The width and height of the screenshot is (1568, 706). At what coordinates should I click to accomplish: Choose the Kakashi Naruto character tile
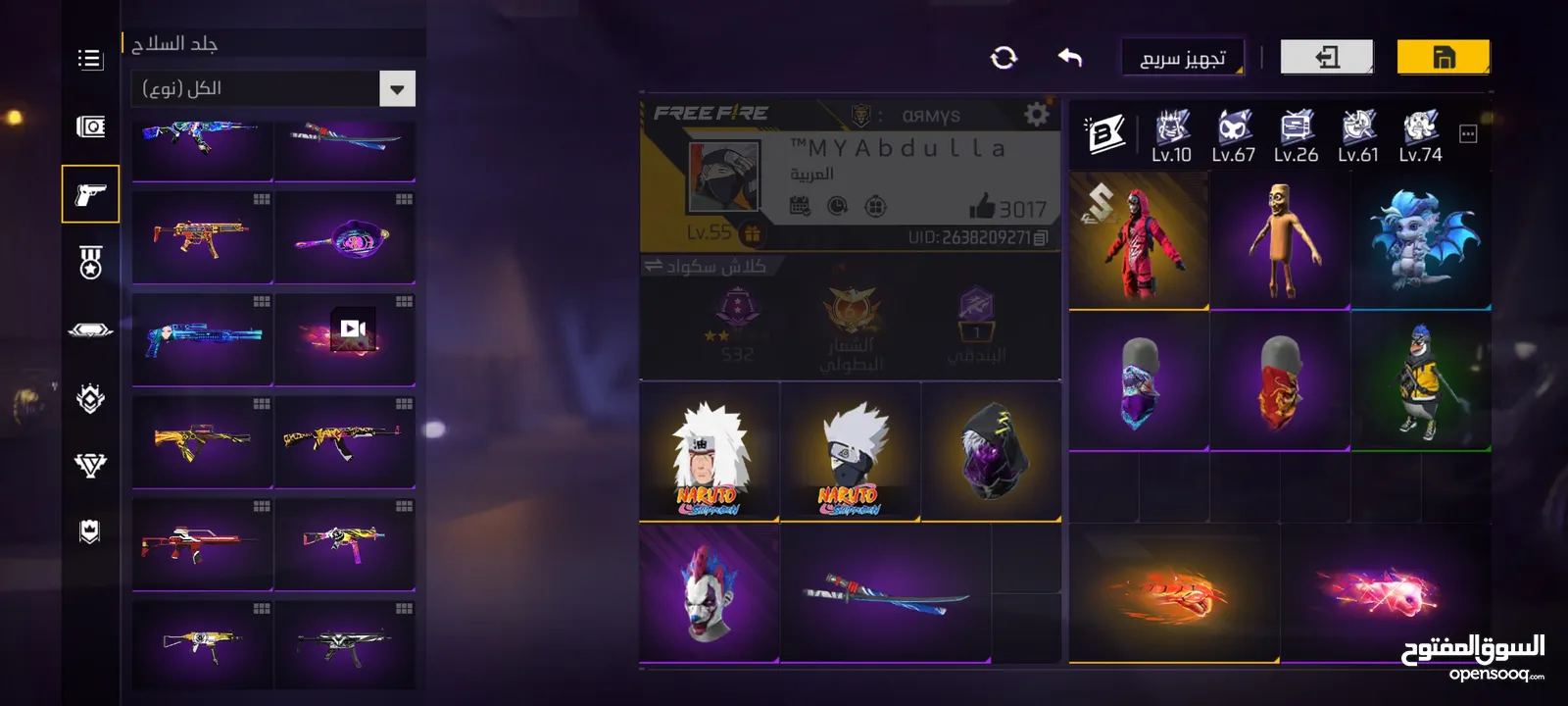pos(850,451)
